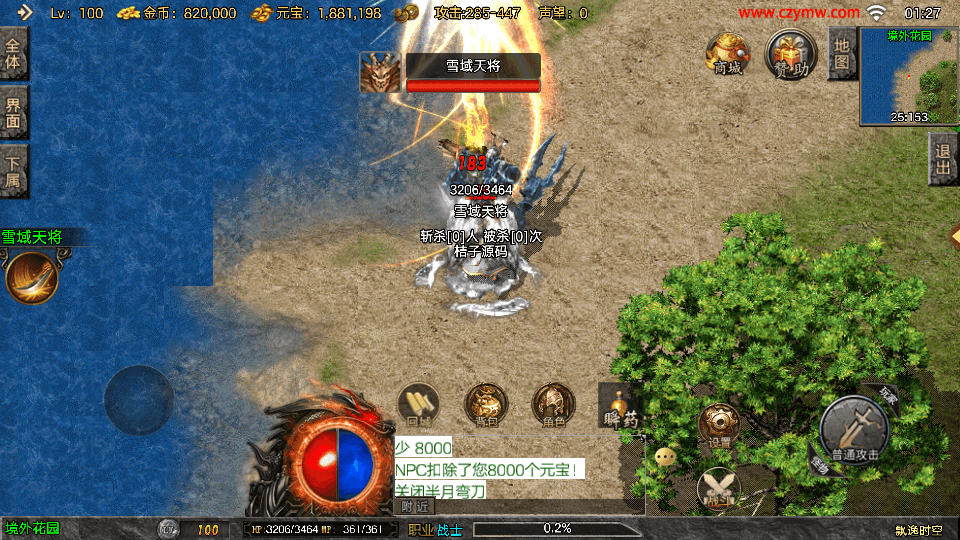960x540 pixels.
Task: Select the 全体 button
Action: 13,54
